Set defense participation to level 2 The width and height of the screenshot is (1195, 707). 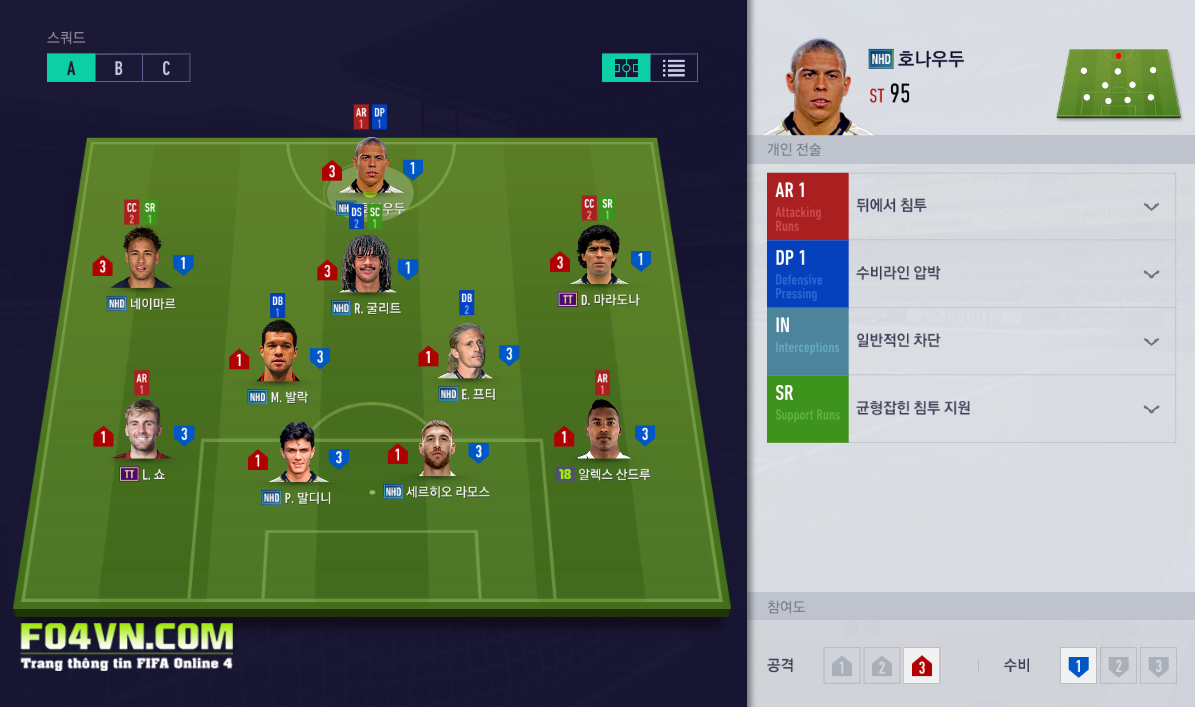[1118, 666]
